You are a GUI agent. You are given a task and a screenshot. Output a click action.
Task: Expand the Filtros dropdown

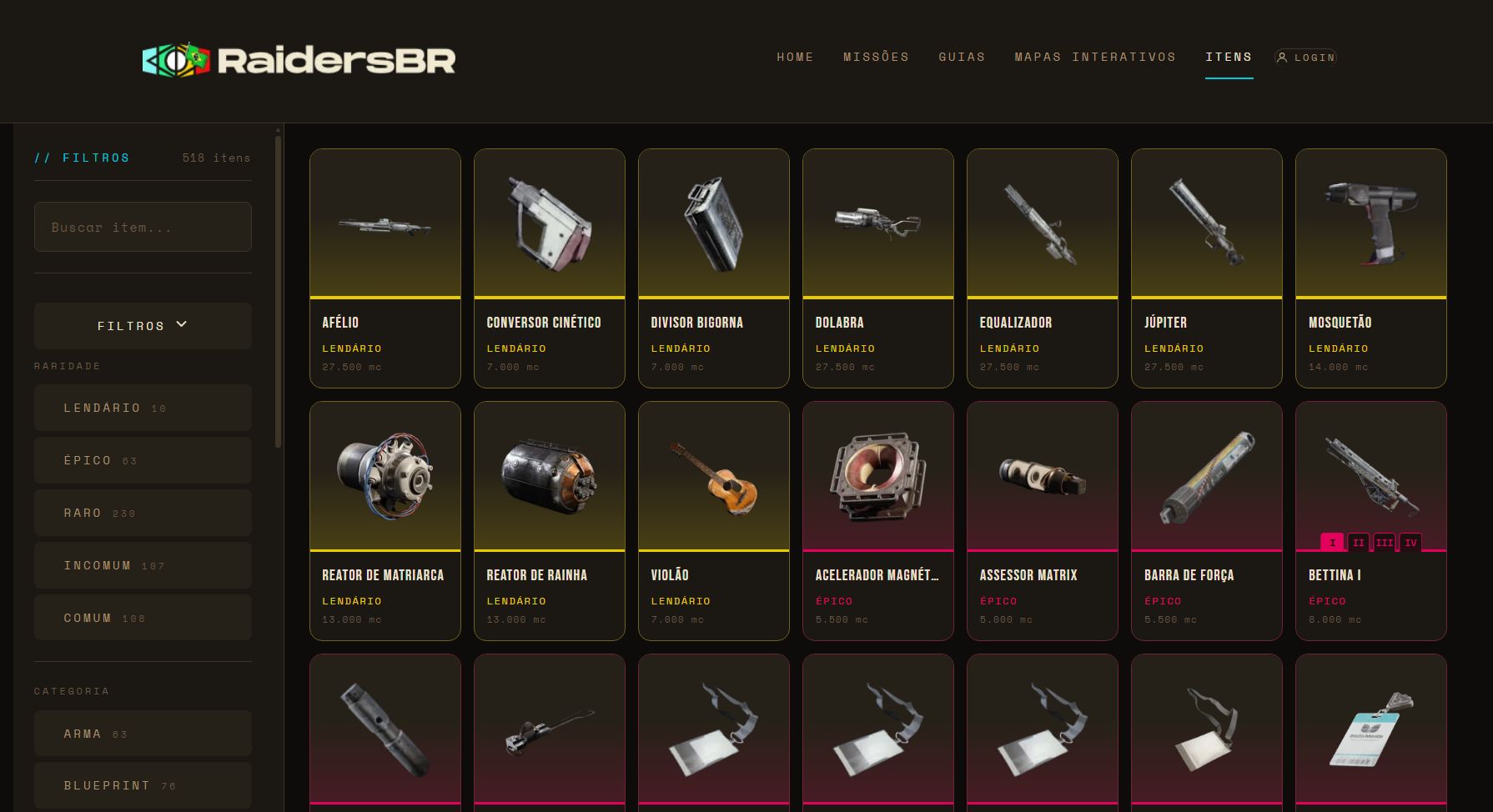[143, 326]
